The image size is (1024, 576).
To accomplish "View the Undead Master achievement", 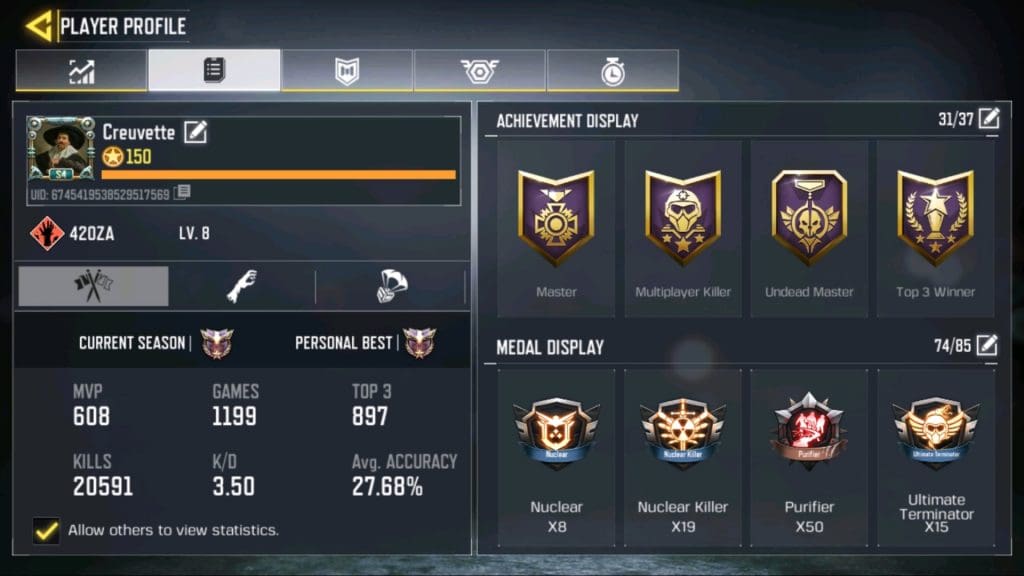I will point(809,230).
